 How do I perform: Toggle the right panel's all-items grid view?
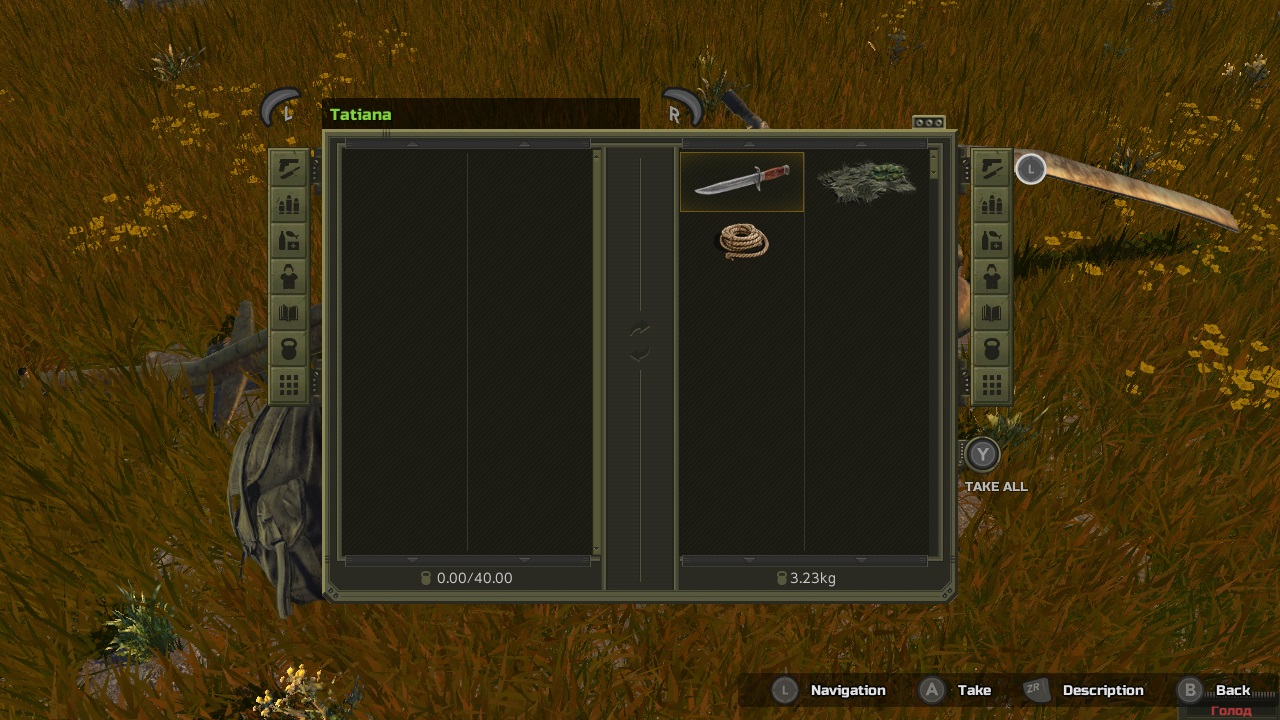point(991,384)
